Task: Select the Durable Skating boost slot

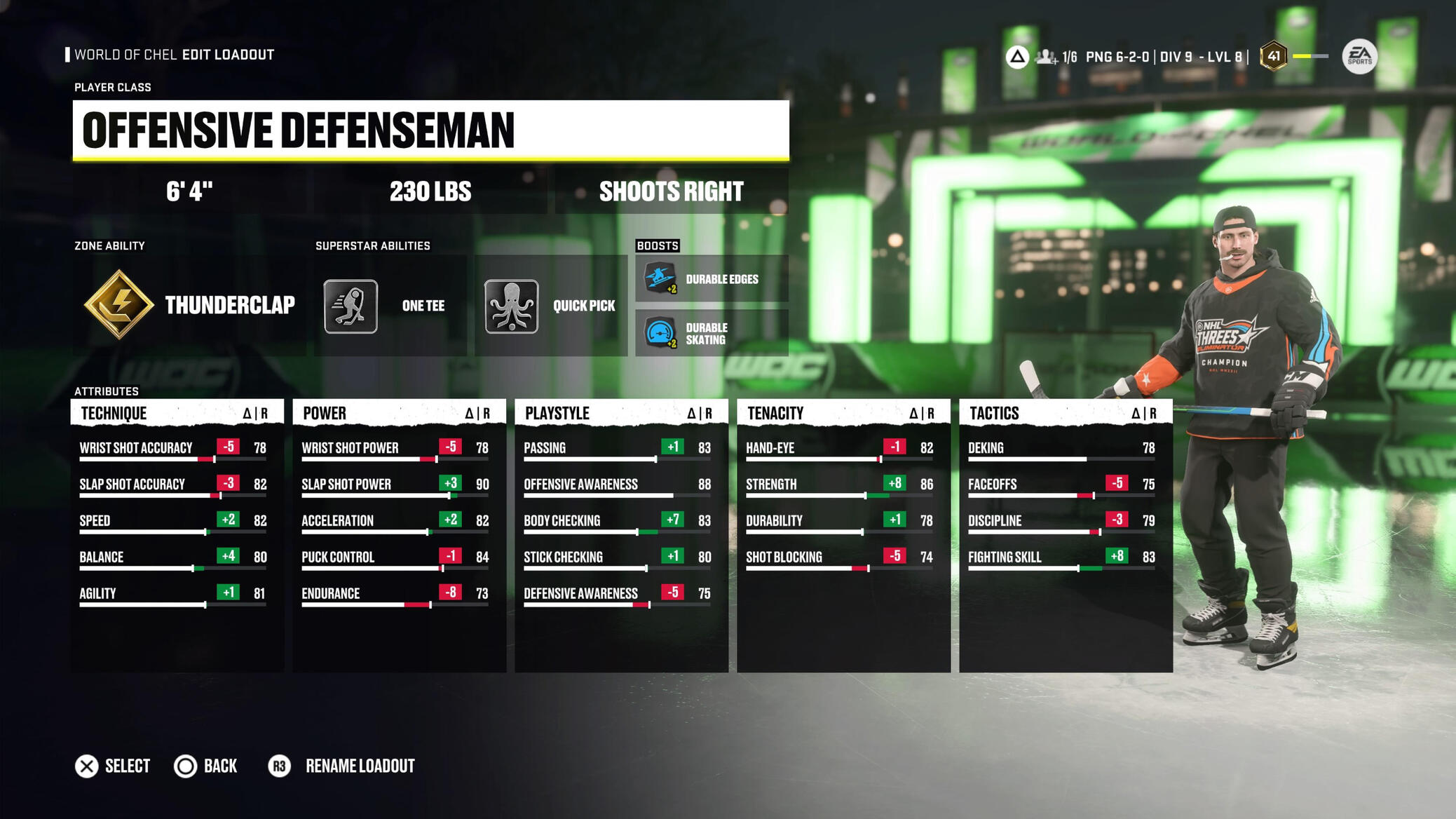Action: point(712,333)
